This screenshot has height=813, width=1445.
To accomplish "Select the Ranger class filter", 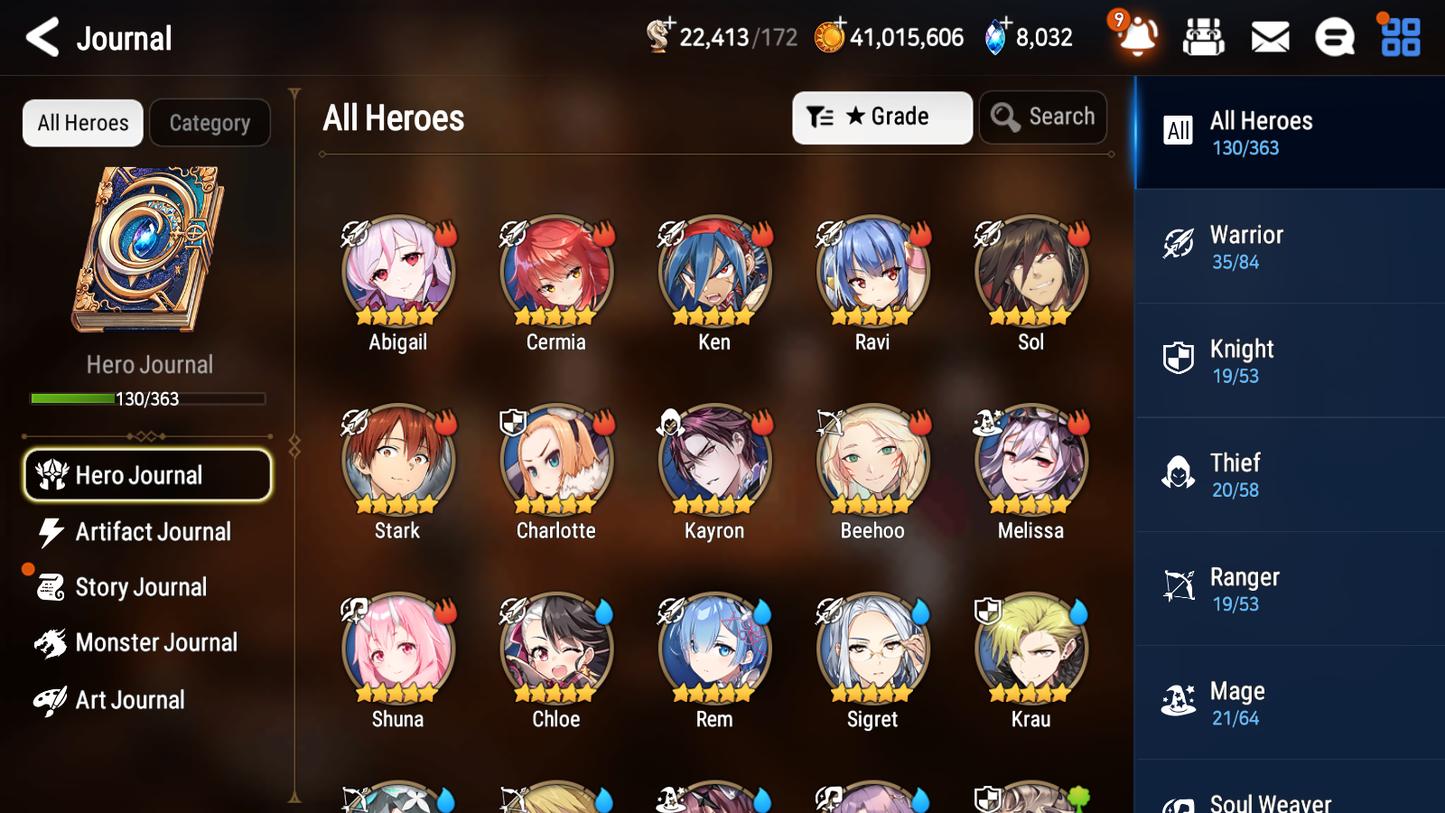I will (x=1289, y=588).
